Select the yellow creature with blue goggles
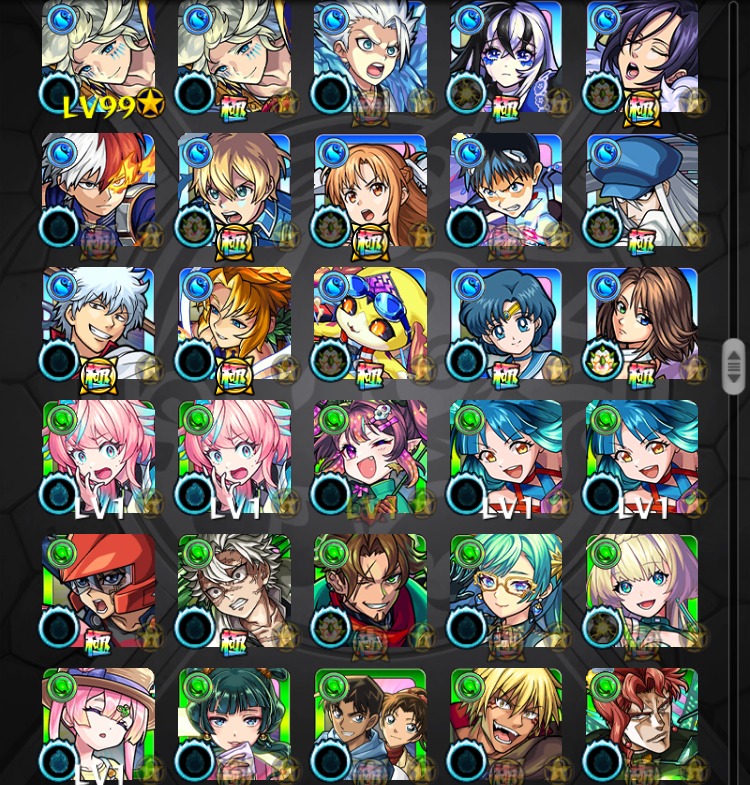 [370, 324]
